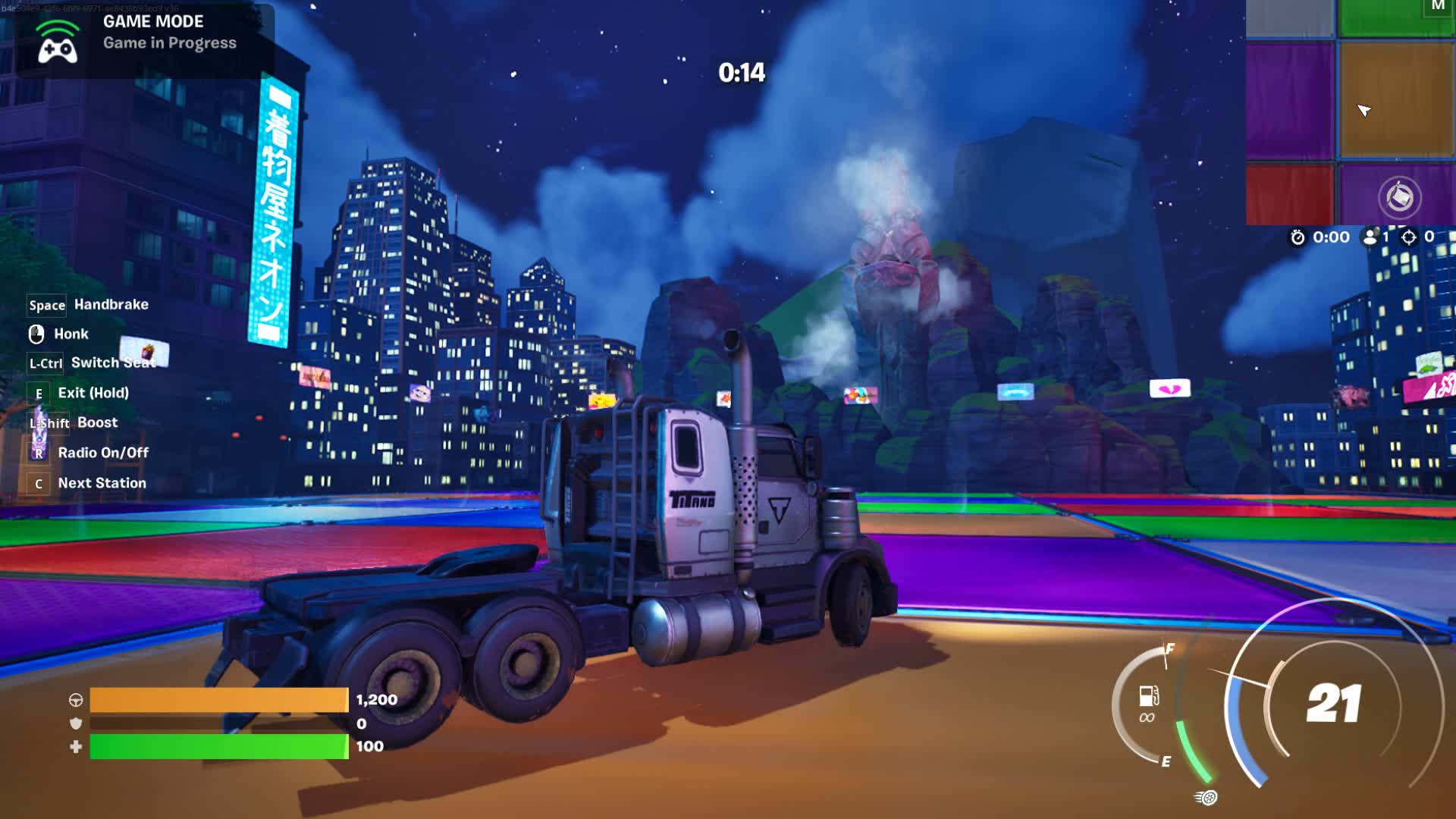The height and width of the screenshot is (819, 1456).
Task: Select the player marker on the minimap
Action: tap(1363, 111)
